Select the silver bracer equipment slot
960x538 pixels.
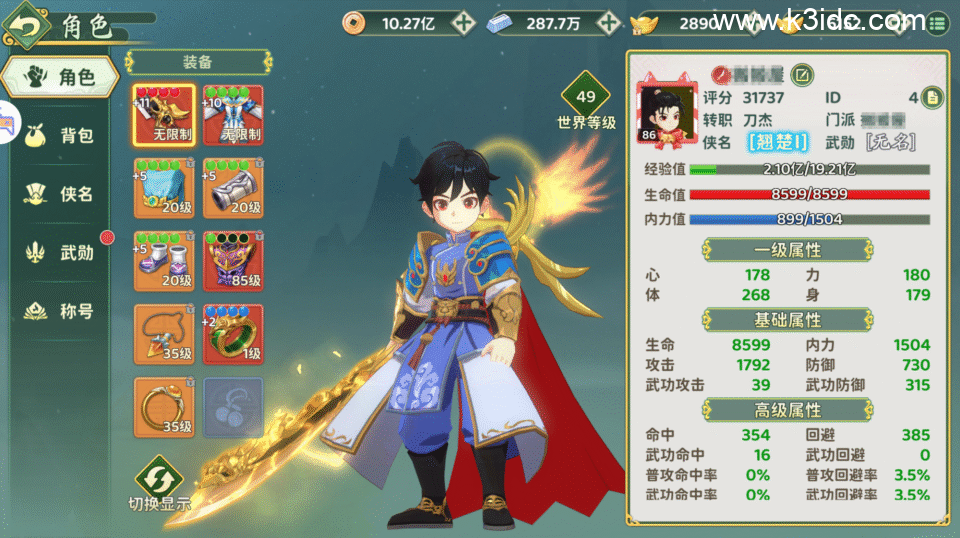click(233, 187)
